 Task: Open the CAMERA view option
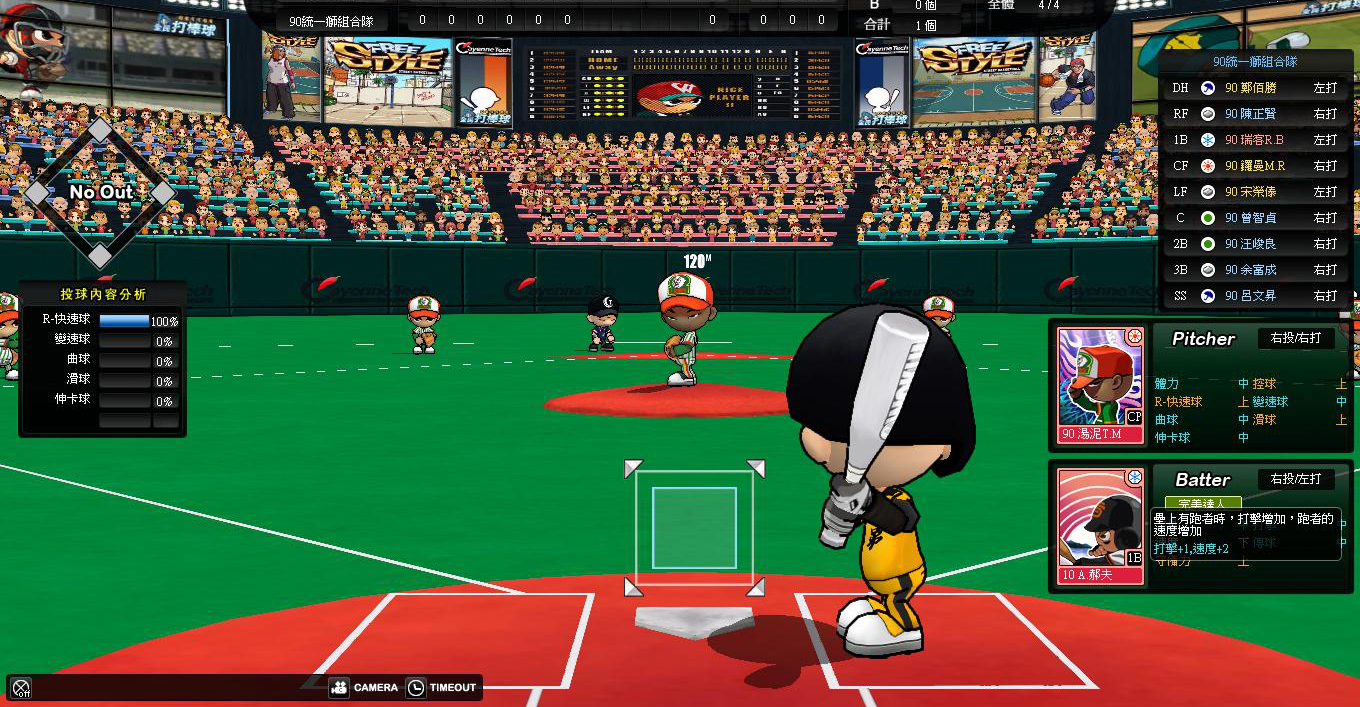click(363, 688)
